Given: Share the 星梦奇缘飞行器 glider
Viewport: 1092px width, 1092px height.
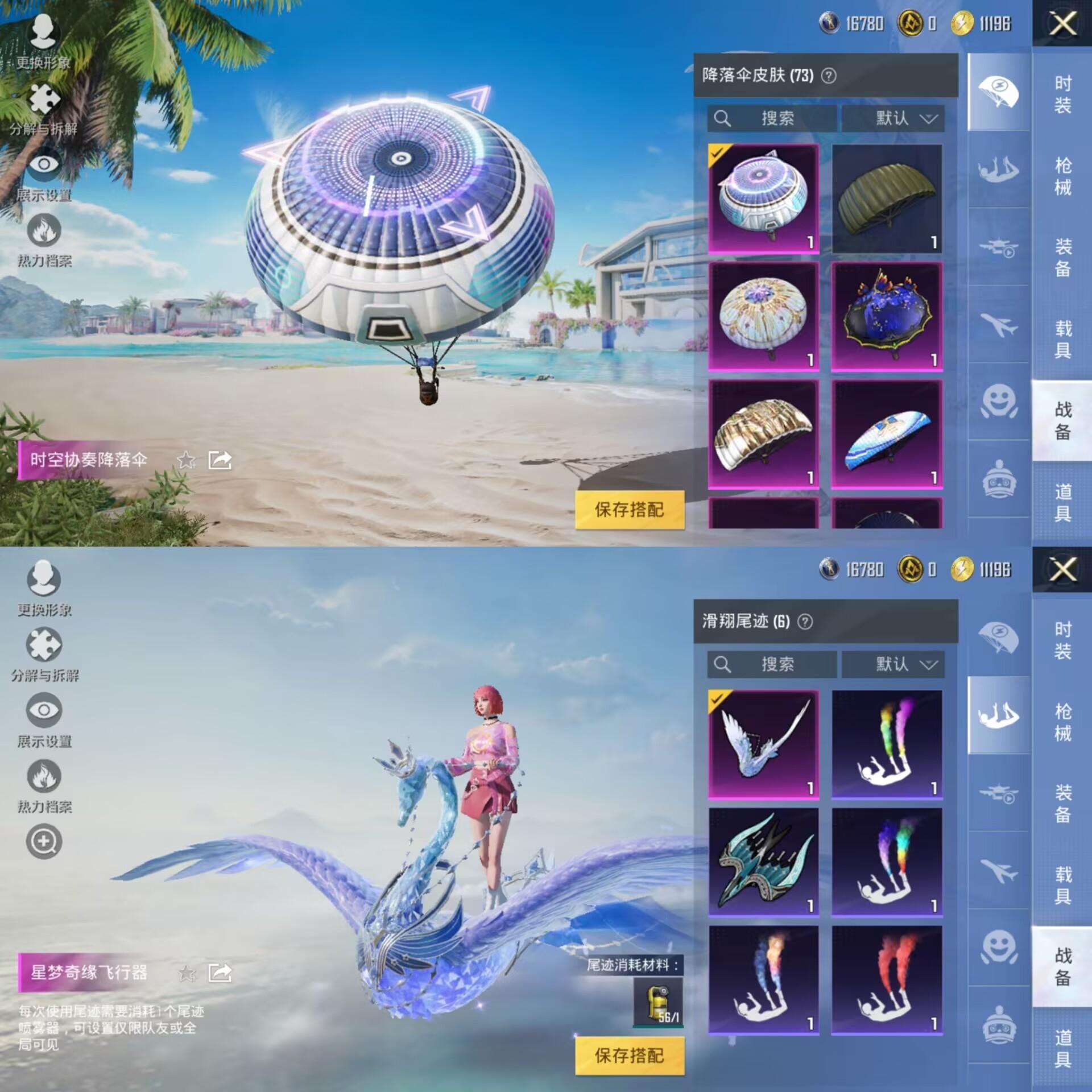Looking at the screenshot, I should [x=220, y=973].
